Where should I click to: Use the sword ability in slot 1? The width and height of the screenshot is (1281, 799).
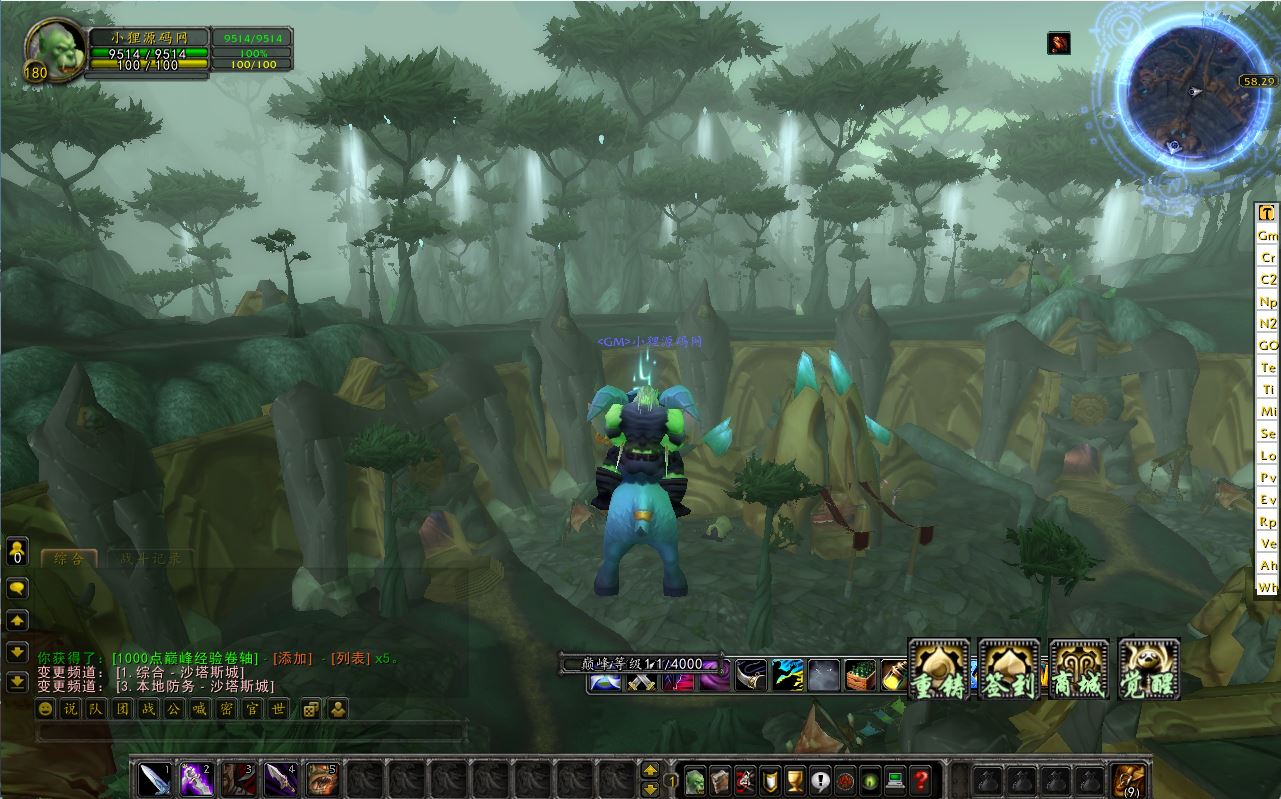(155, 778)
